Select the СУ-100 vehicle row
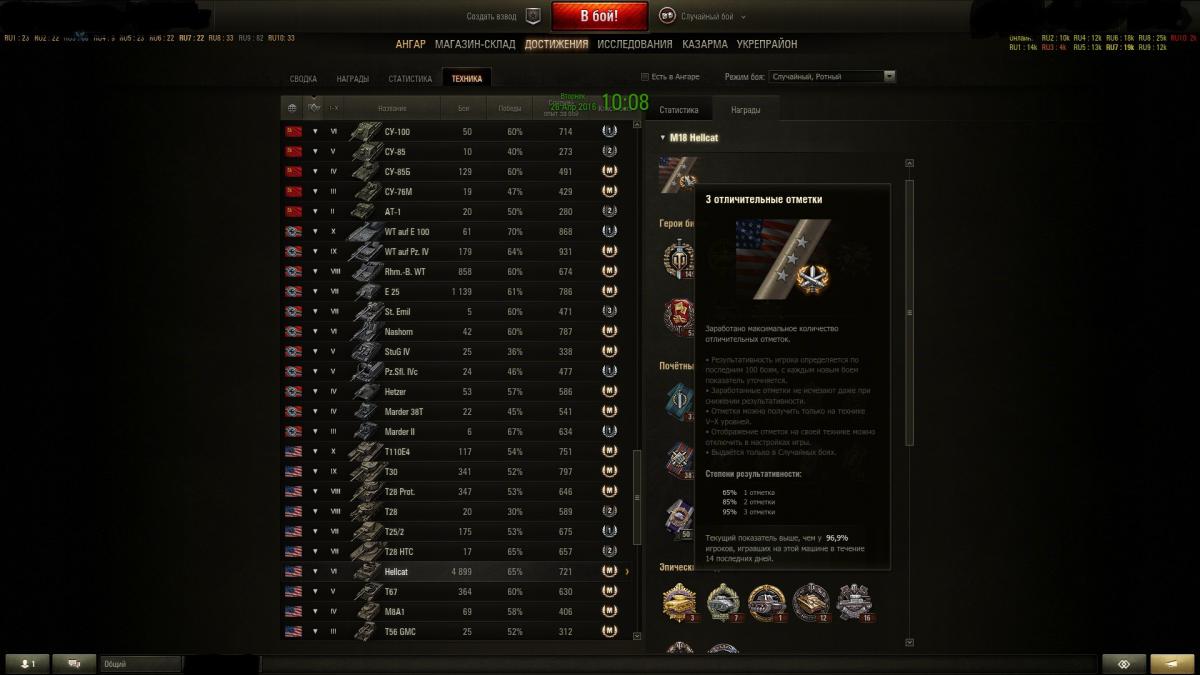 click(458, 131)
